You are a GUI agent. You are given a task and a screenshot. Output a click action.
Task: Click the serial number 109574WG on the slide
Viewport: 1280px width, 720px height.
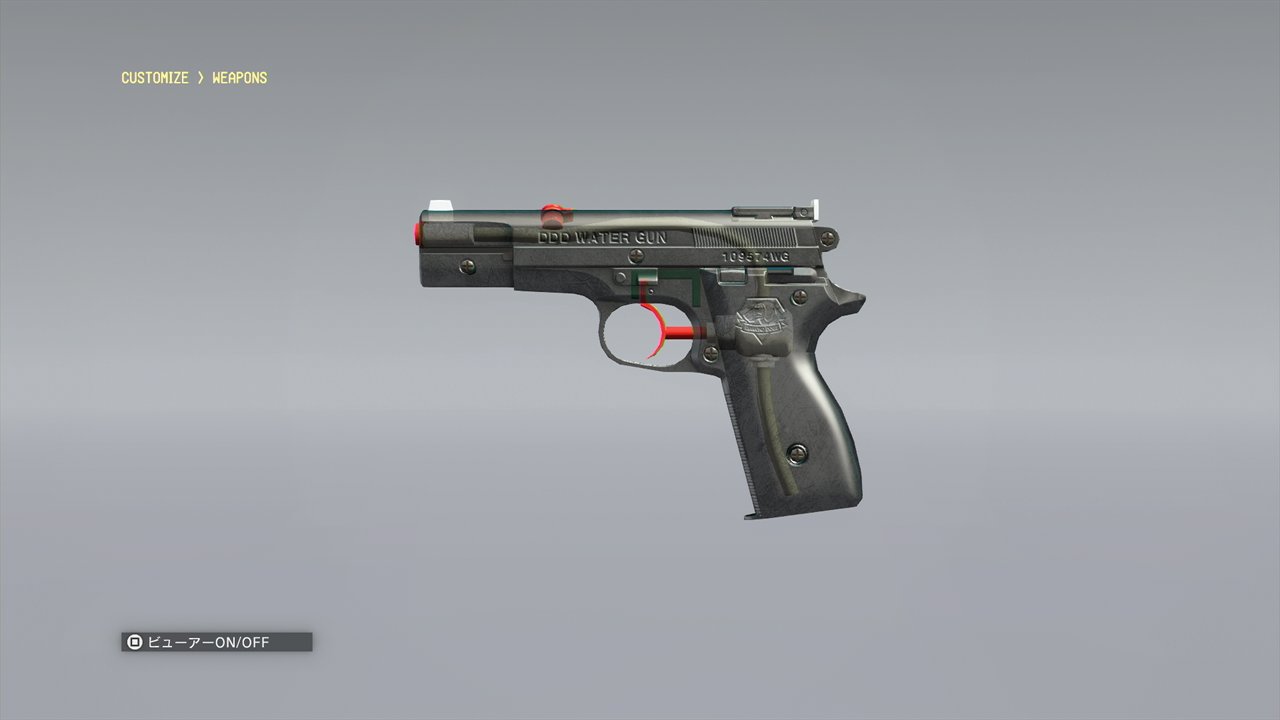(753, 256)
